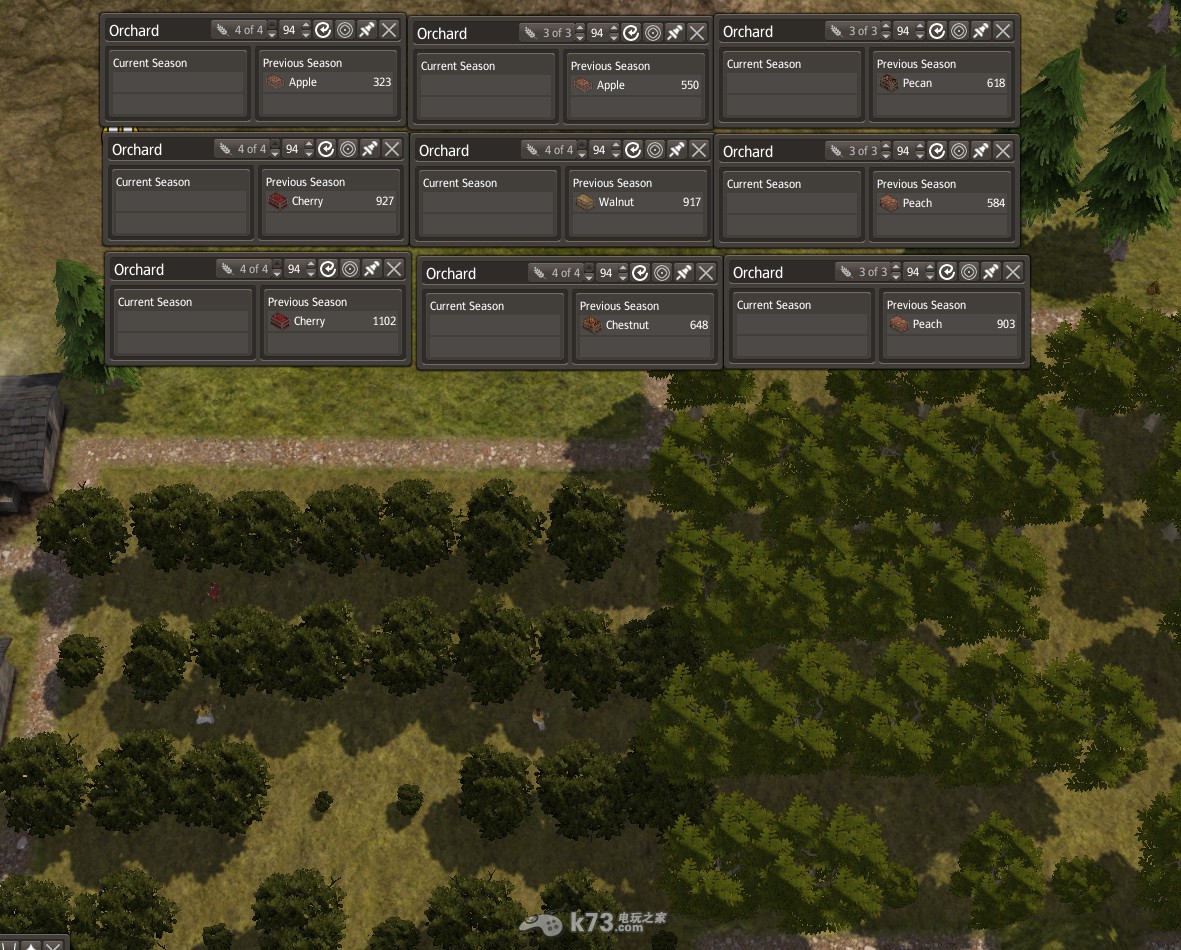Close the Orchard window with Cherry 927
The image size is (1181, 950).
(x=392, y=149)
